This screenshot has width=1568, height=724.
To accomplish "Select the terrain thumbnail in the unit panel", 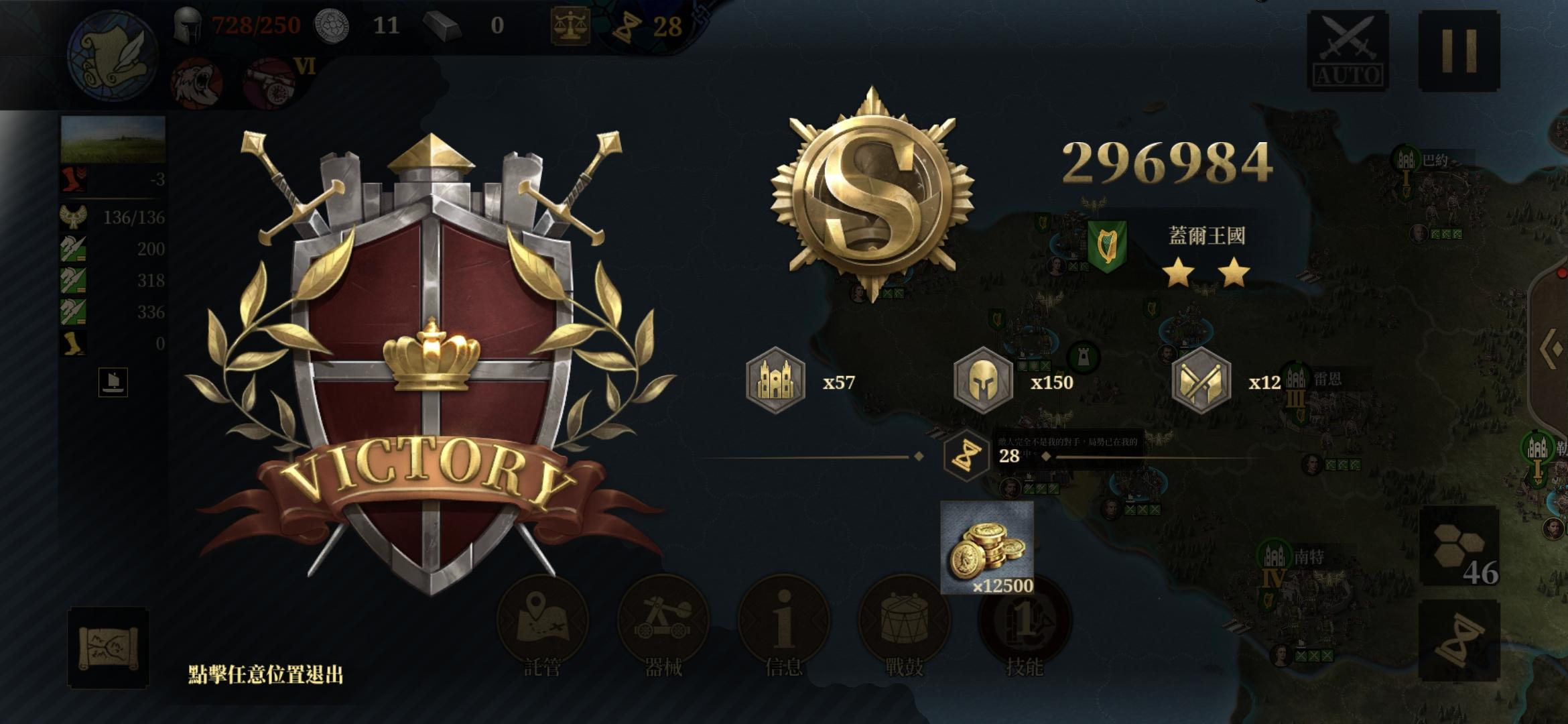I will [x=113, y=139].
